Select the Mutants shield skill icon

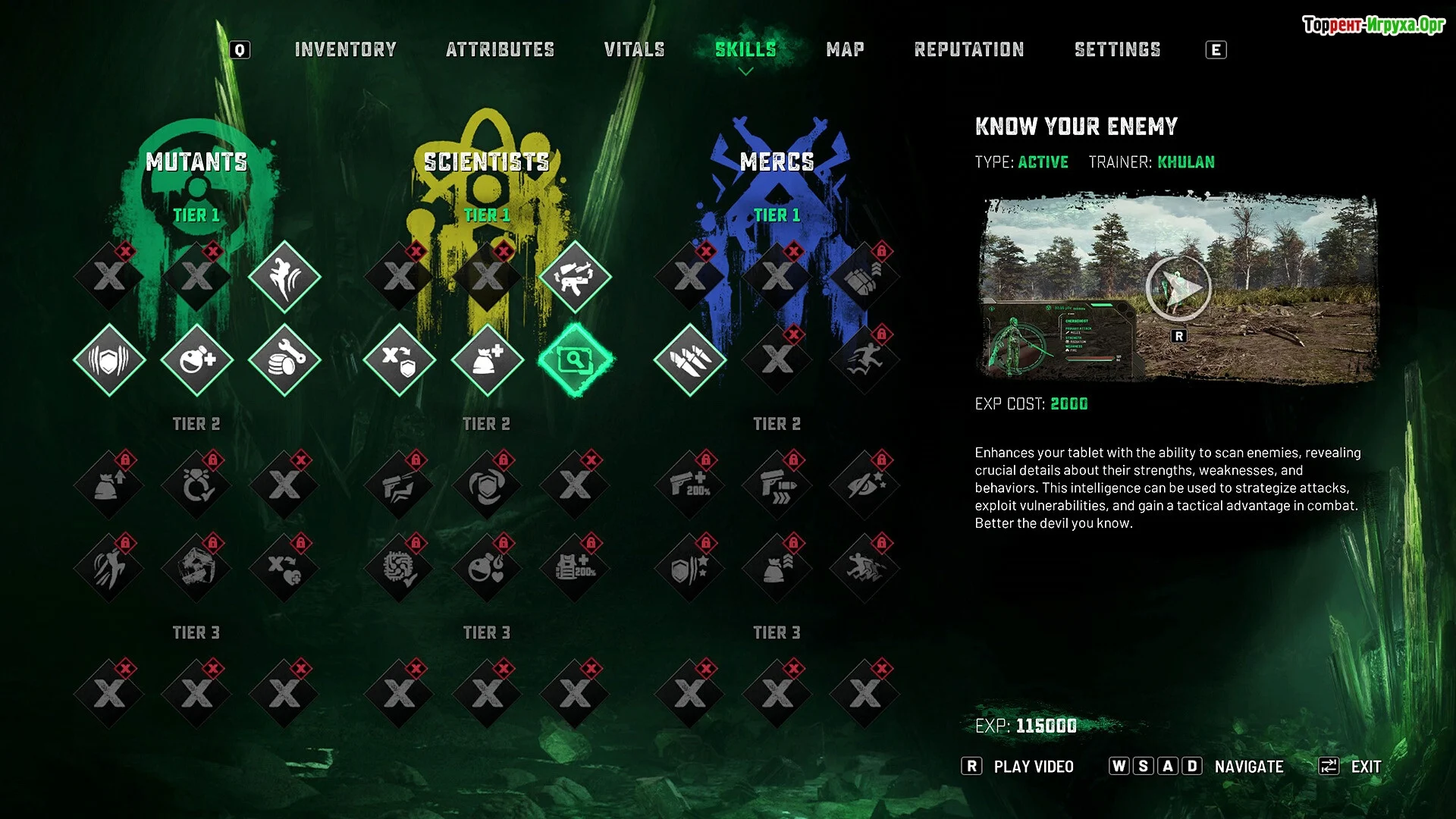109,359
